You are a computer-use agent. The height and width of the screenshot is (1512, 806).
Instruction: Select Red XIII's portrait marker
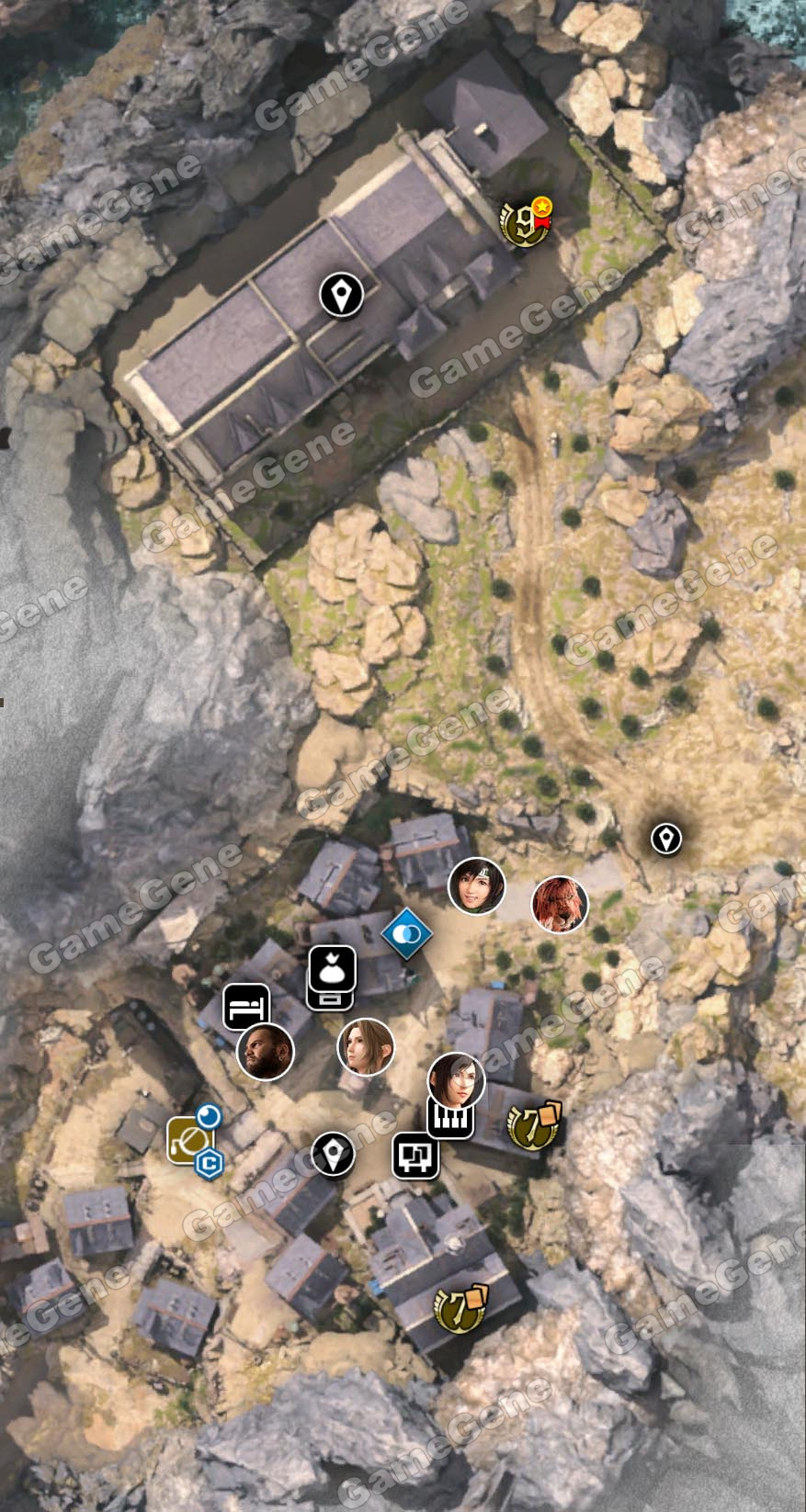(560, 904)
